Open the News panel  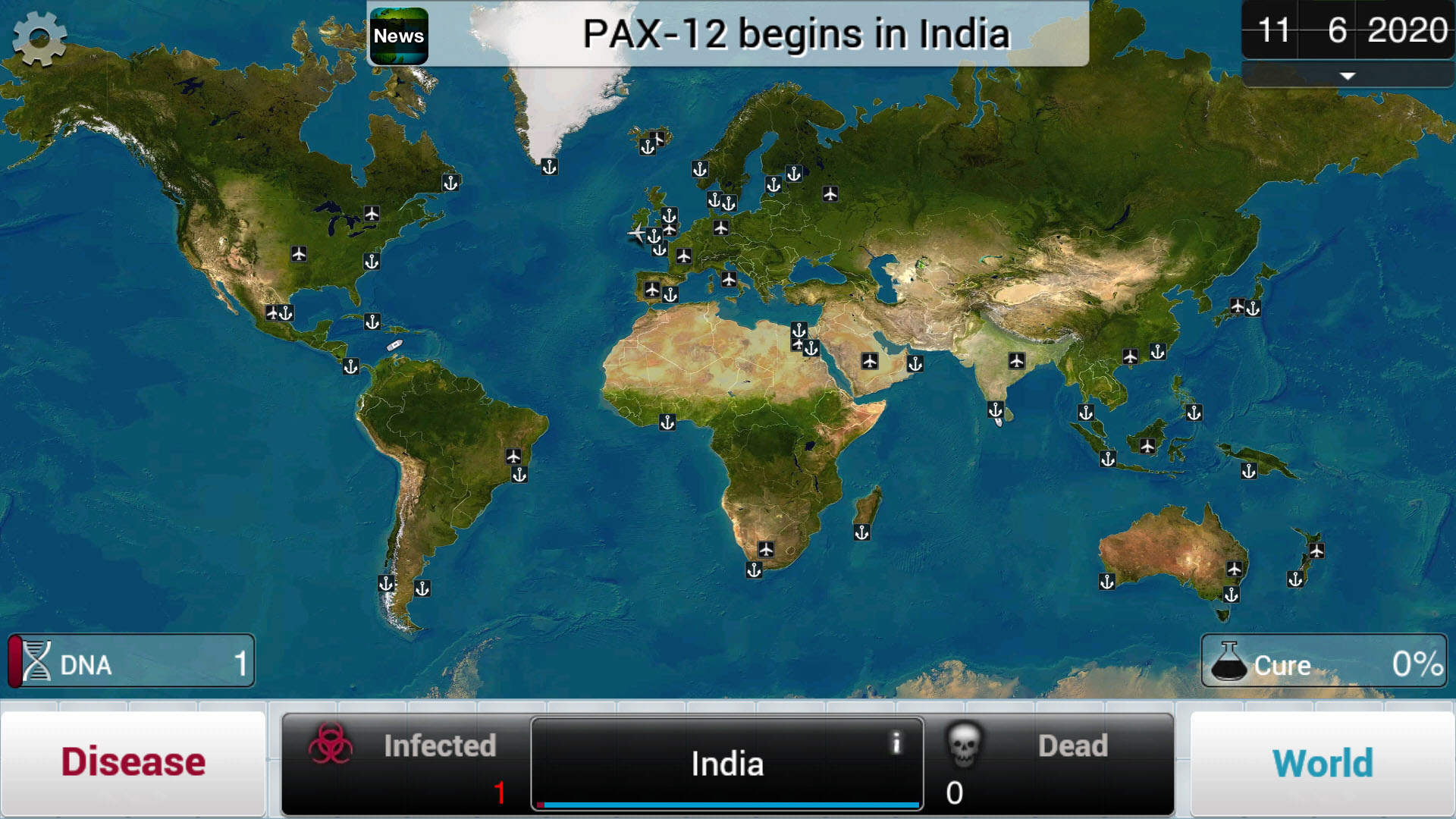click(x=400, y=35)
